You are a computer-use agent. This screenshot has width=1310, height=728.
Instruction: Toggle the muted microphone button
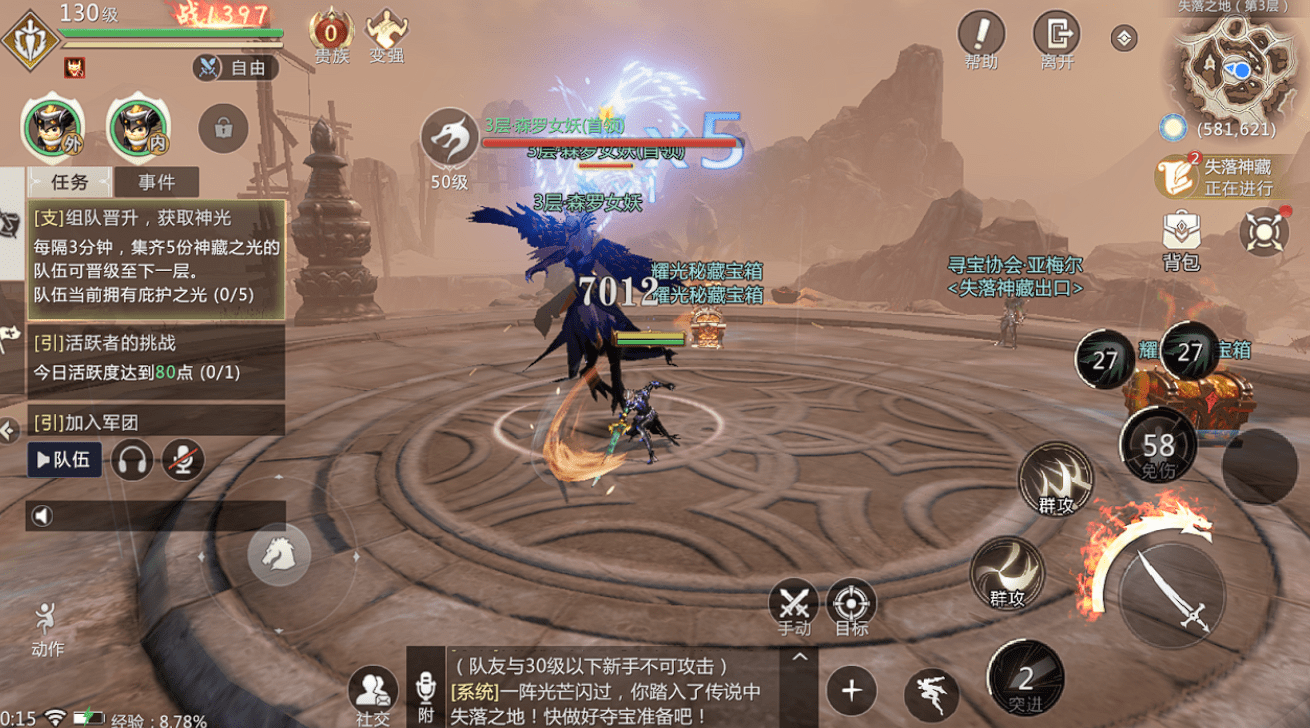[182, 460]
